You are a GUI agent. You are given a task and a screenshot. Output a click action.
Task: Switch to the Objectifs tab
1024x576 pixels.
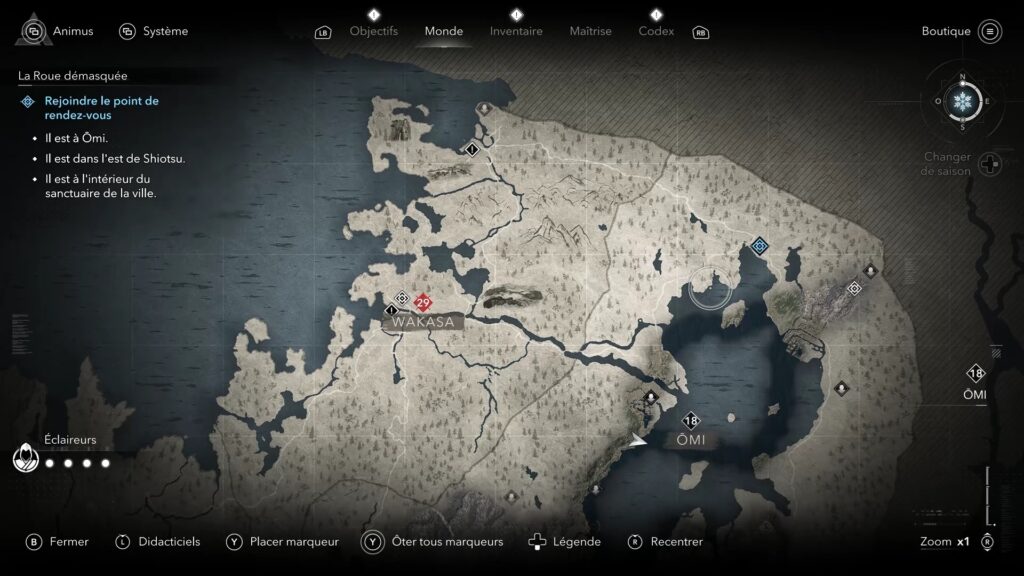click(x=374, y=31)
